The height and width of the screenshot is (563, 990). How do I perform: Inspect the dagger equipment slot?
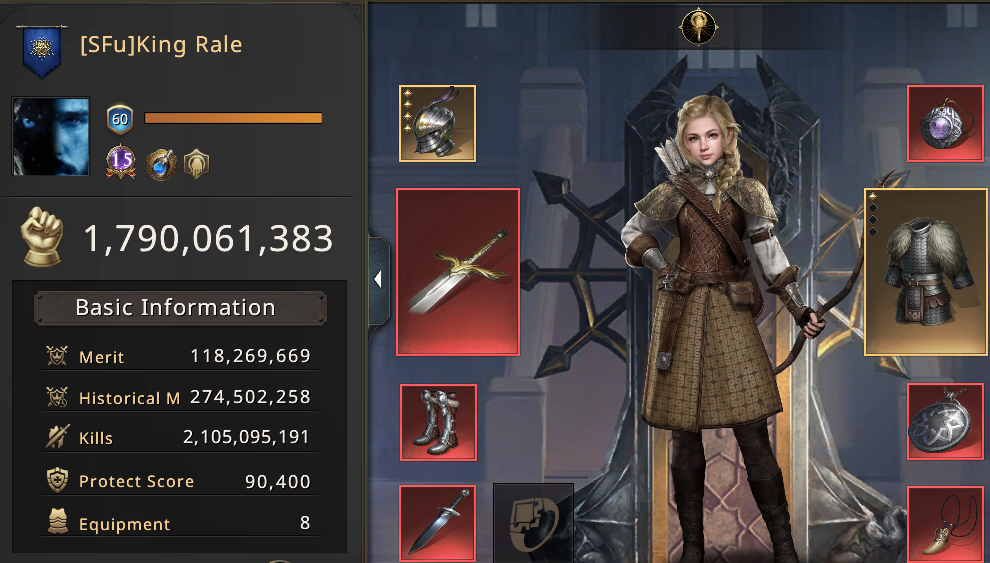[437, 521]
